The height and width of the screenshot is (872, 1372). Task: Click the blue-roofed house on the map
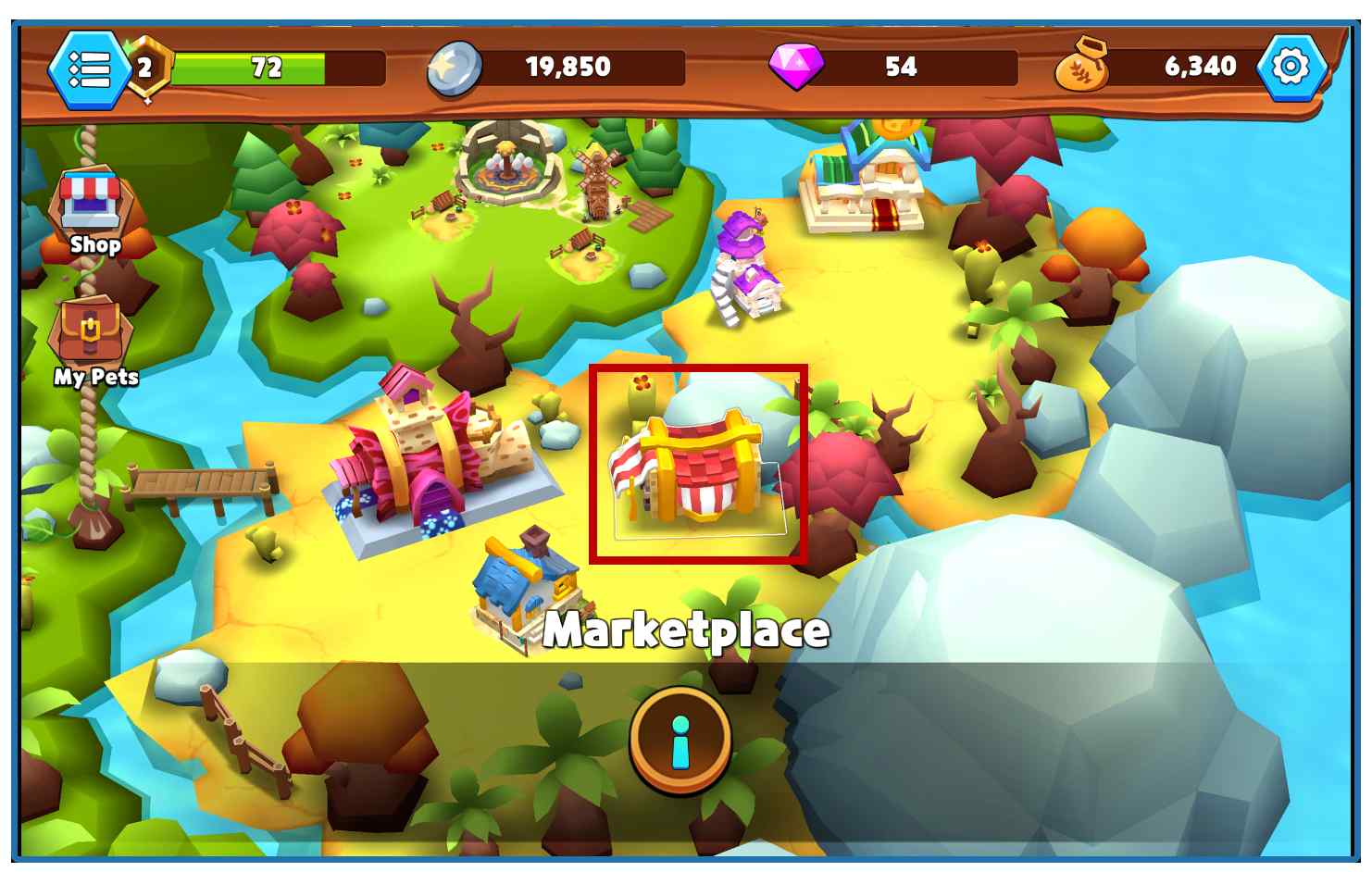tap(523, 592)
